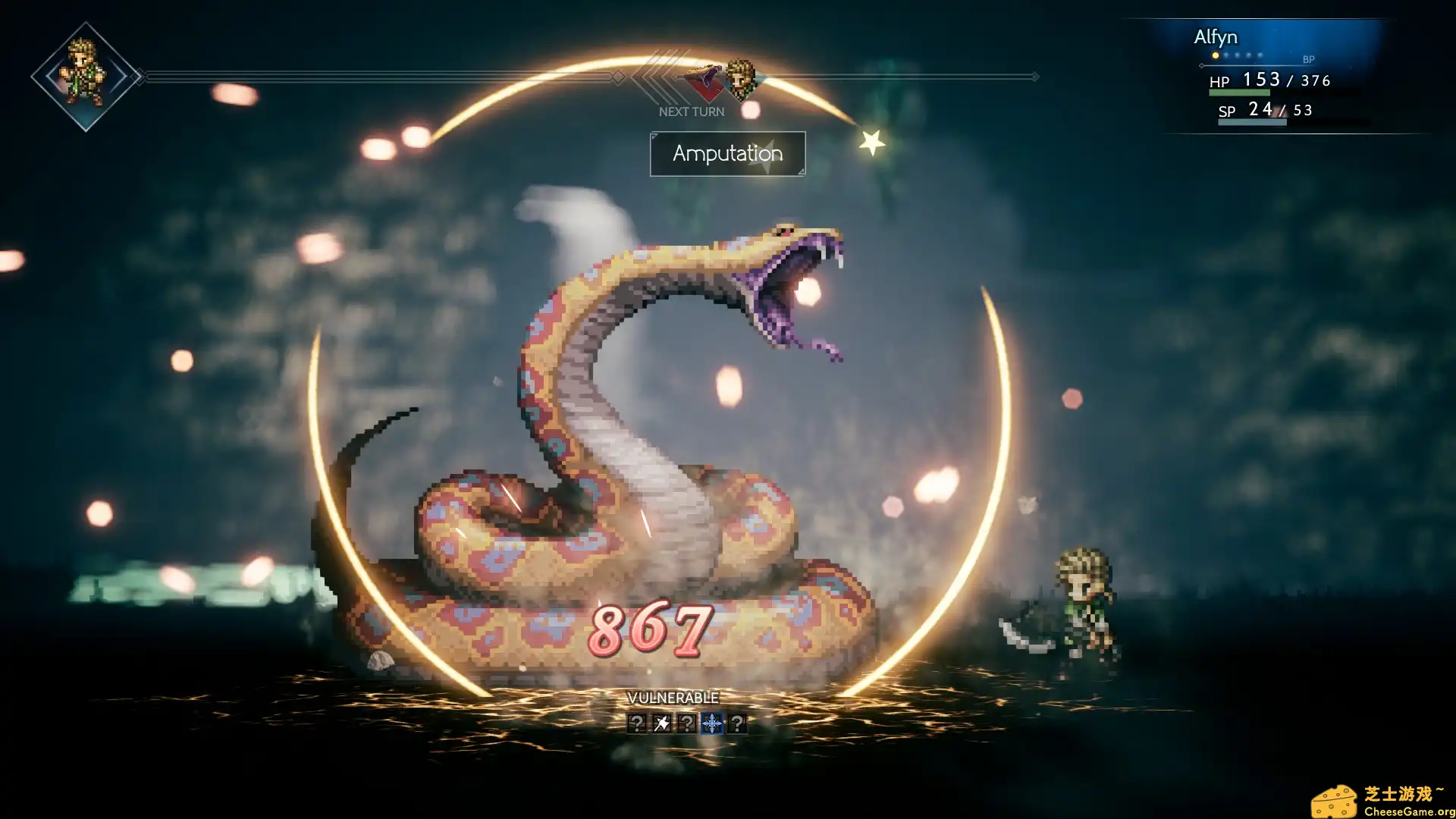1456x819 pixels.
Task: Click the 867 damage number on the serpent
Action: [651, 629]
